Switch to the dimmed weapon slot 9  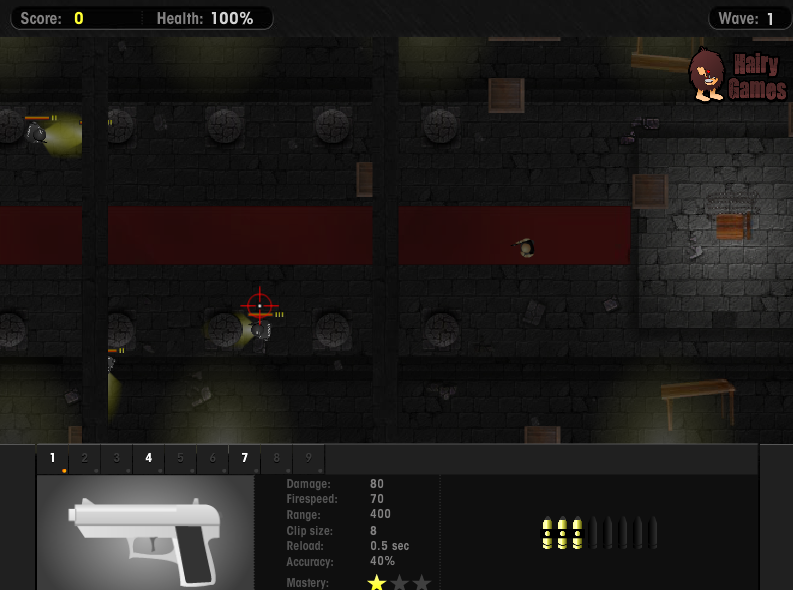pyautogui.click(x=309, y=459)
